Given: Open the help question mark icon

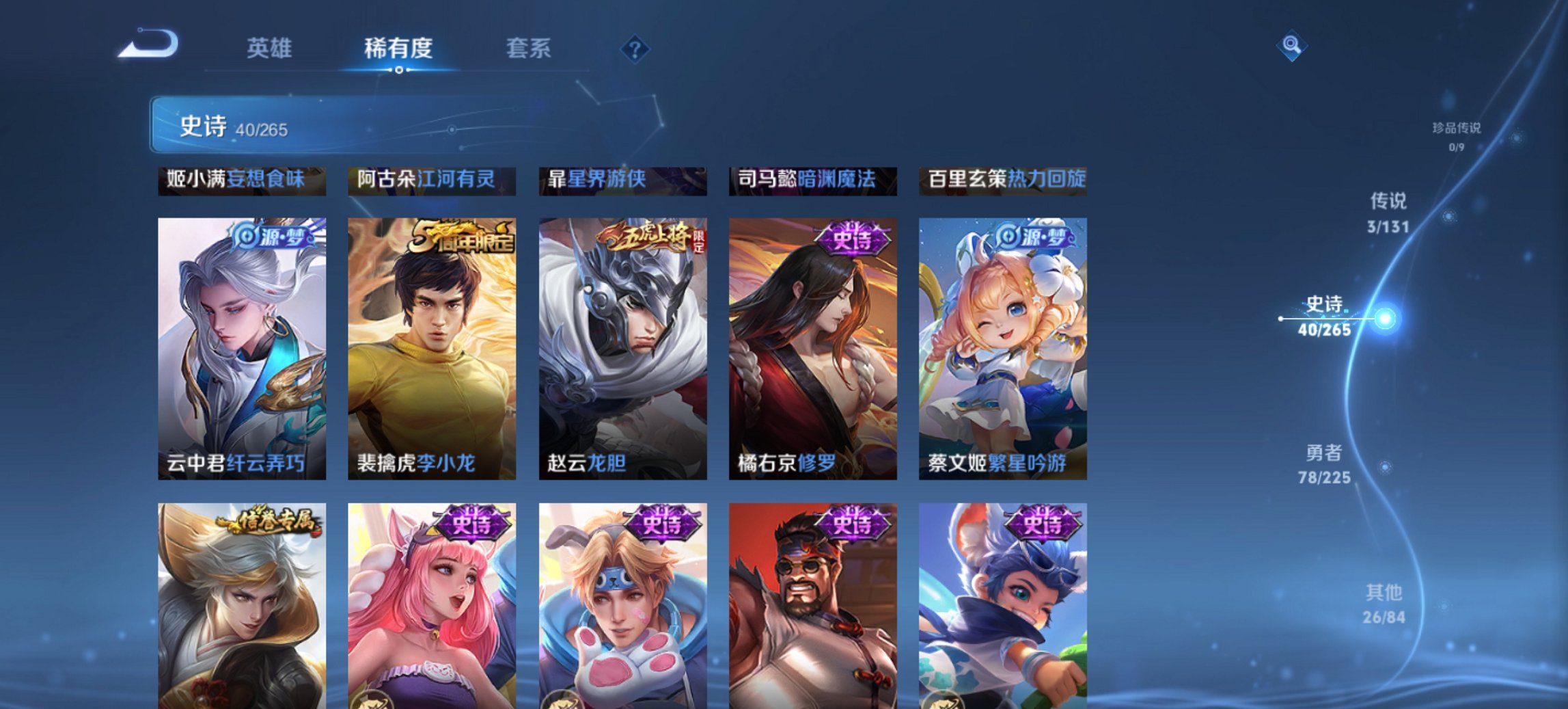Looking at the screenshot, I should coord(636,49).
